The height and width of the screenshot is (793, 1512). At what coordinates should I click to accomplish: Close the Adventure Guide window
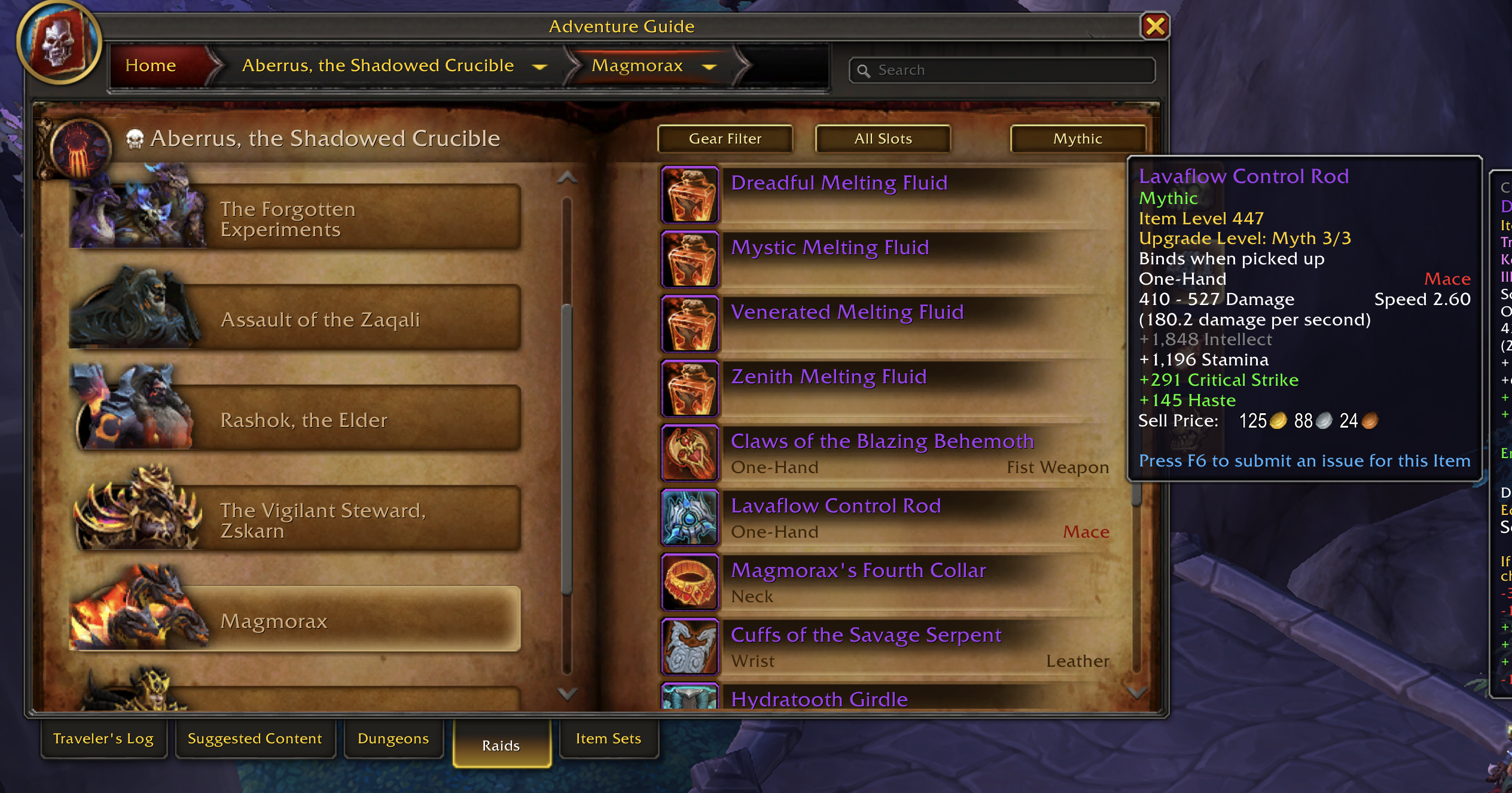pyautogui.click(x=1154, y=26)
